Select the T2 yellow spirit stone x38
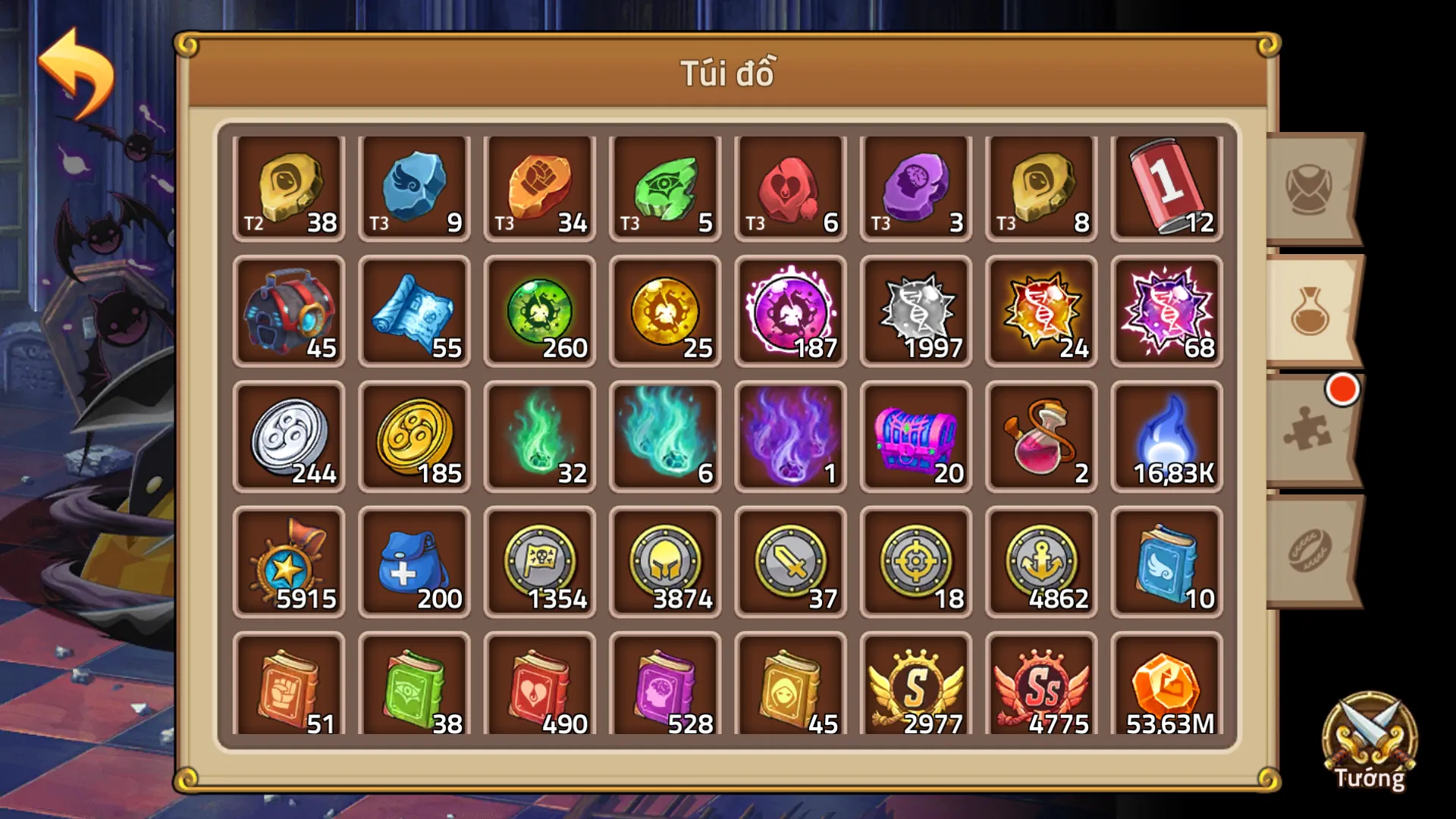This screenshot has height=819, width=1456. [289, 186]
